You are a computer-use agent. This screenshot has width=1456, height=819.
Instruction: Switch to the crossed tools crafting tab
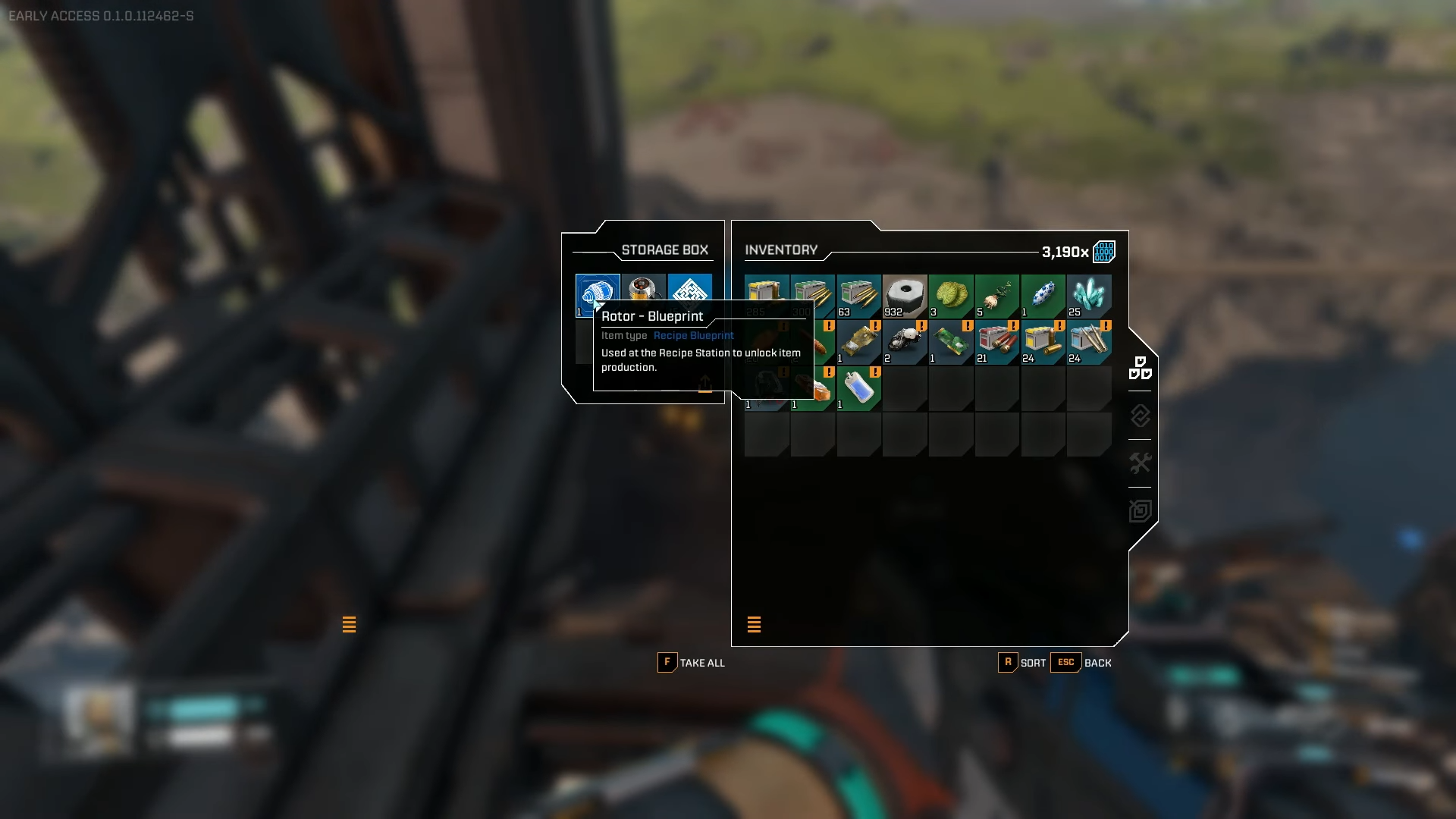click(x=1140, y=463)
